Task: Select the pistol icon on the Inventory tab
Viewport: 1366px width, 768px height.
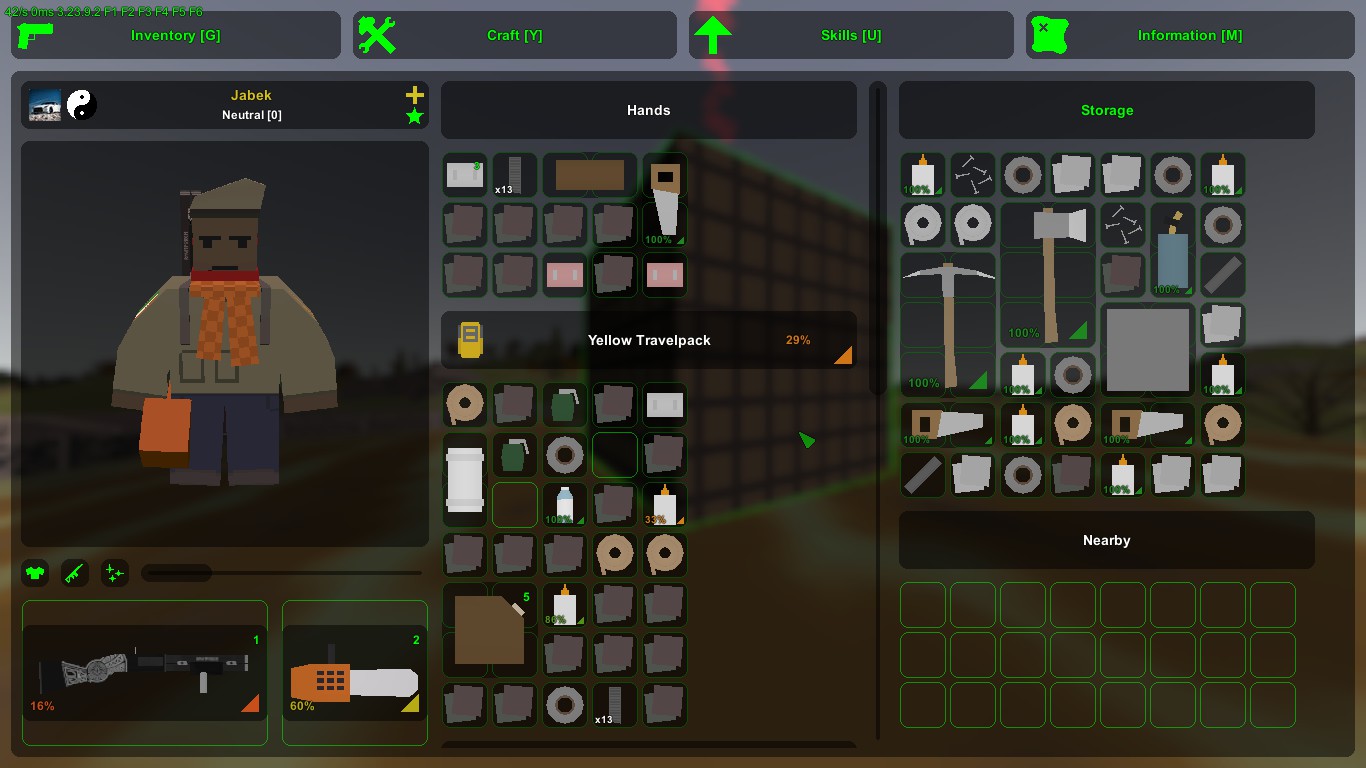Action: pos(37,35)
